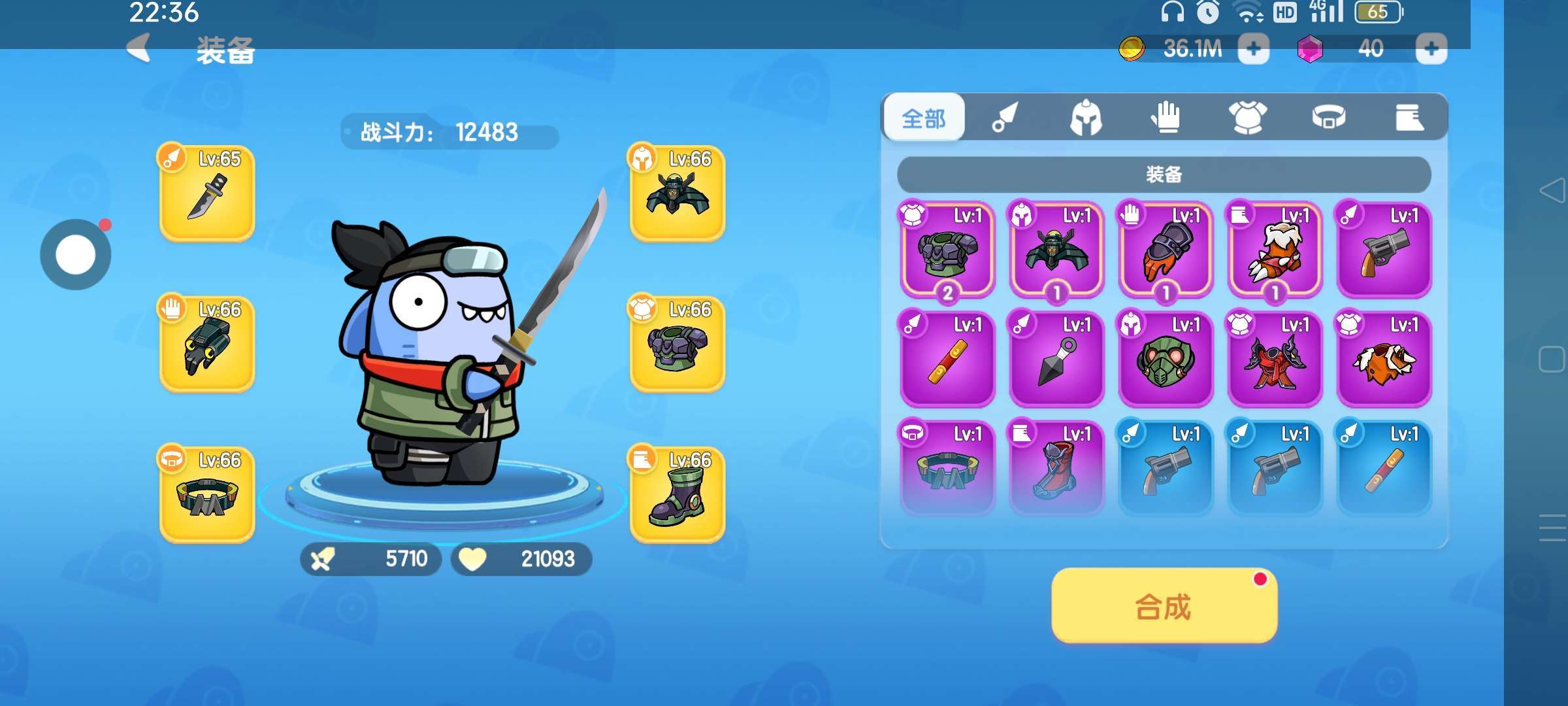
Task: Switch to the 全部 tab
Action: 924,118
